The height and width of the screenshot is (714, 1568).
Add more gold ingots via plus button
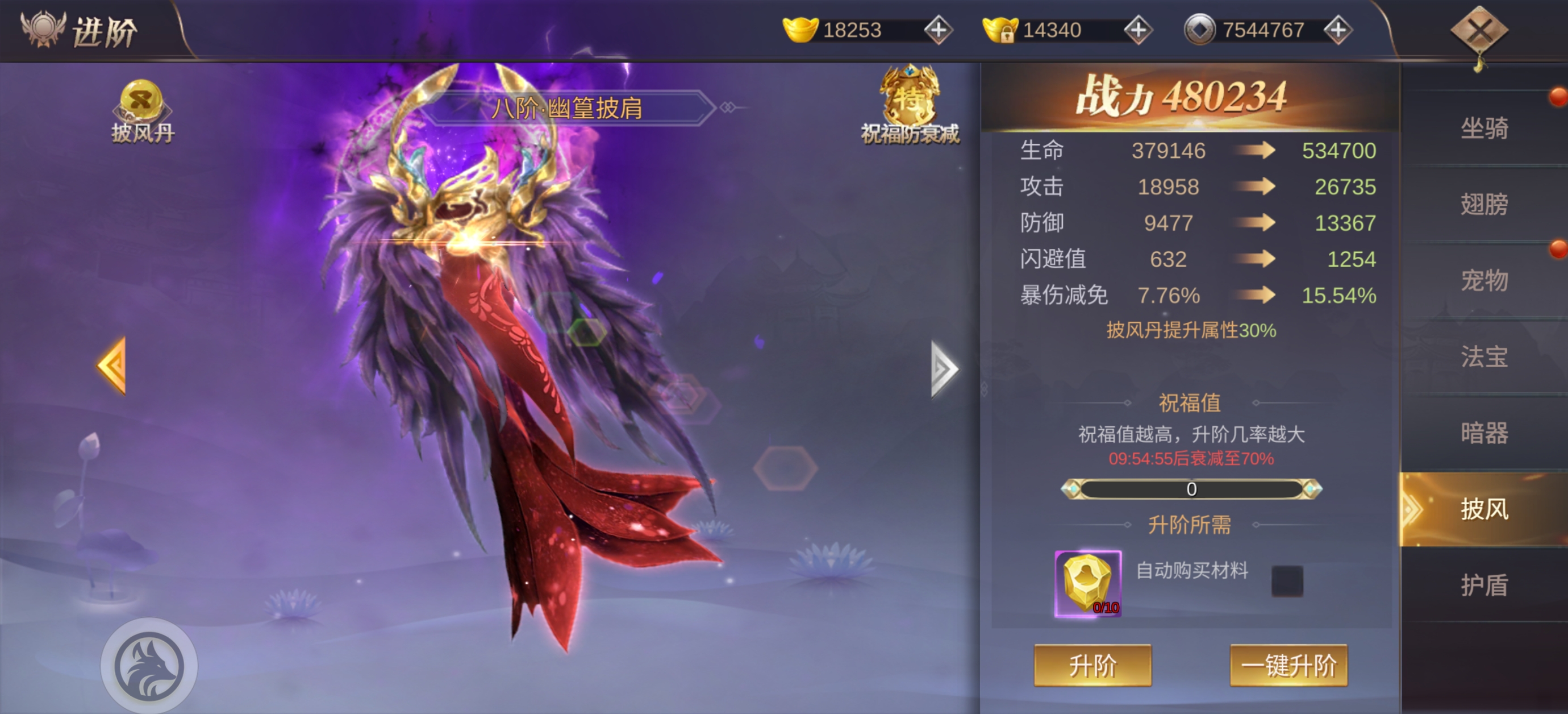938,30
